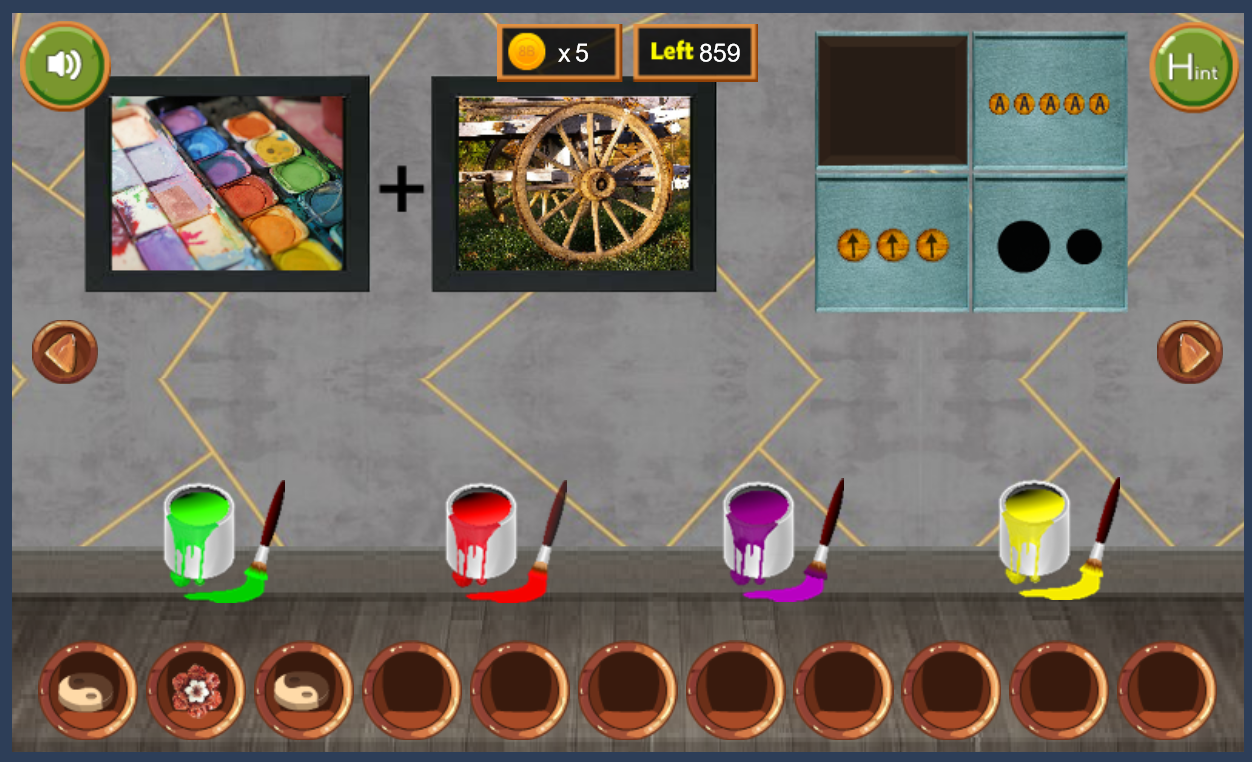Go to the previous scene with left arrow

[x=64, y=352]
